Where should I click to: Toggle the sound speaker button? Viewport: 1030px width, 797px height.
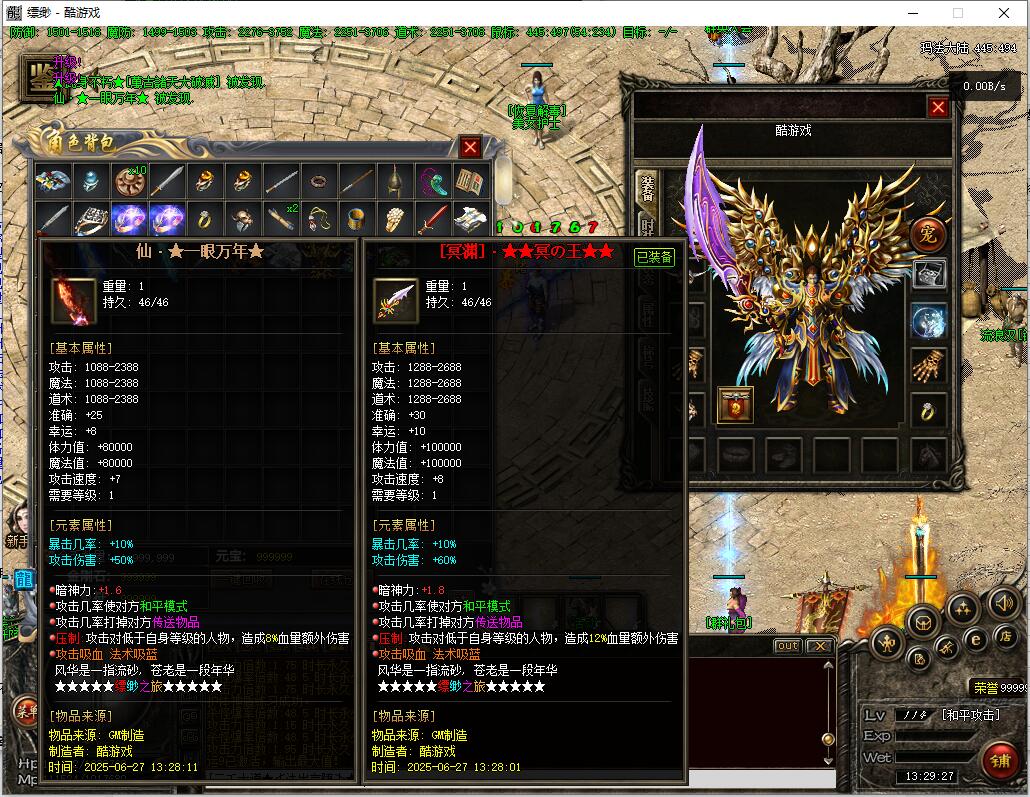tap(1003, 603)
